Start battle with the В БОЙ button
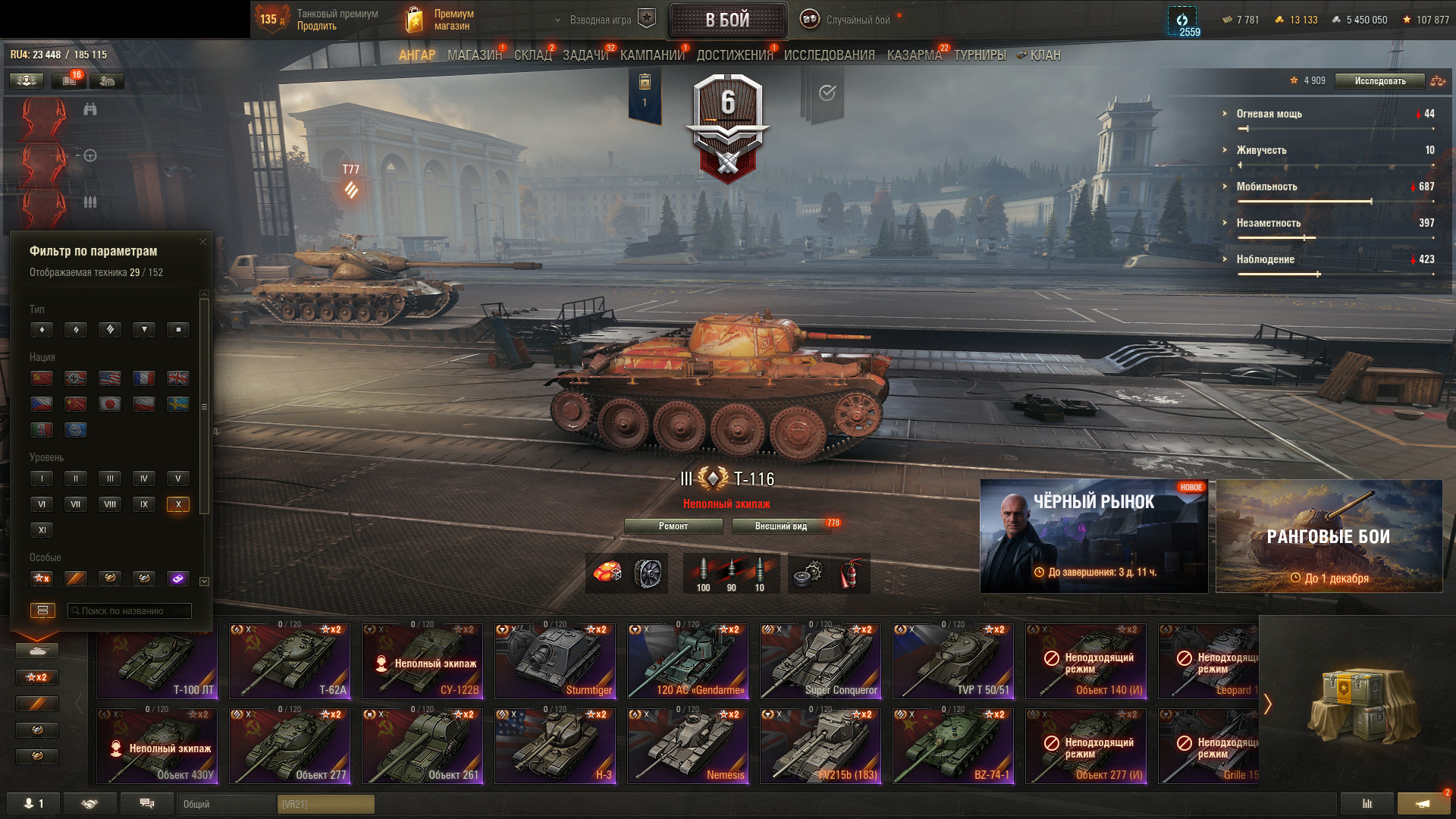 tap(727, 20)
